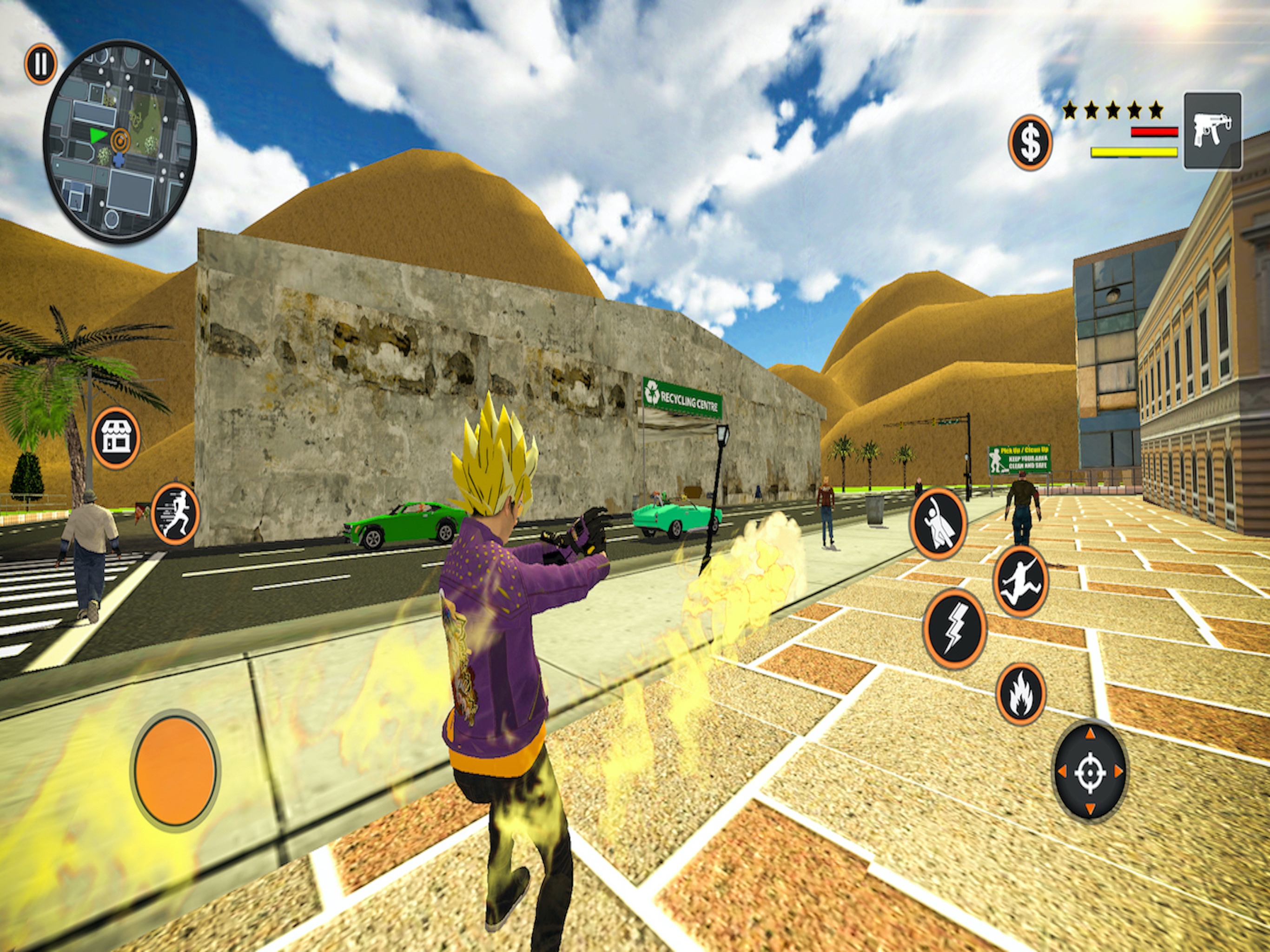Tap the jump action button

pos(1021,581)
